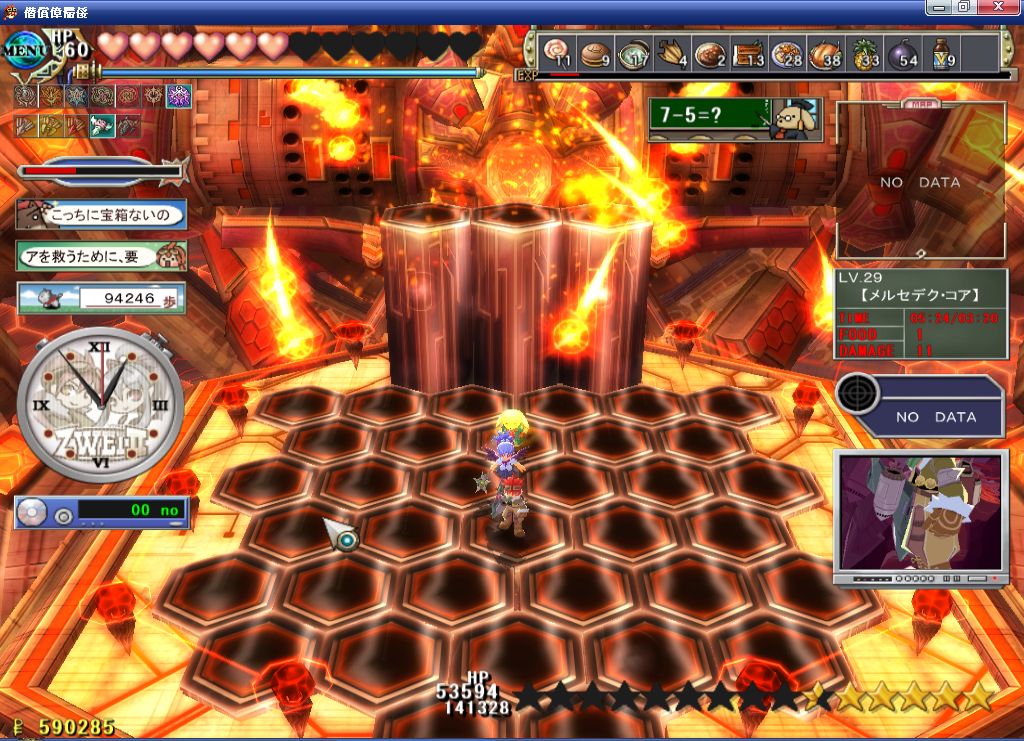Click the radar NO DATA widget
Viewport: 1024px width, 741px height.
[919, 406]
